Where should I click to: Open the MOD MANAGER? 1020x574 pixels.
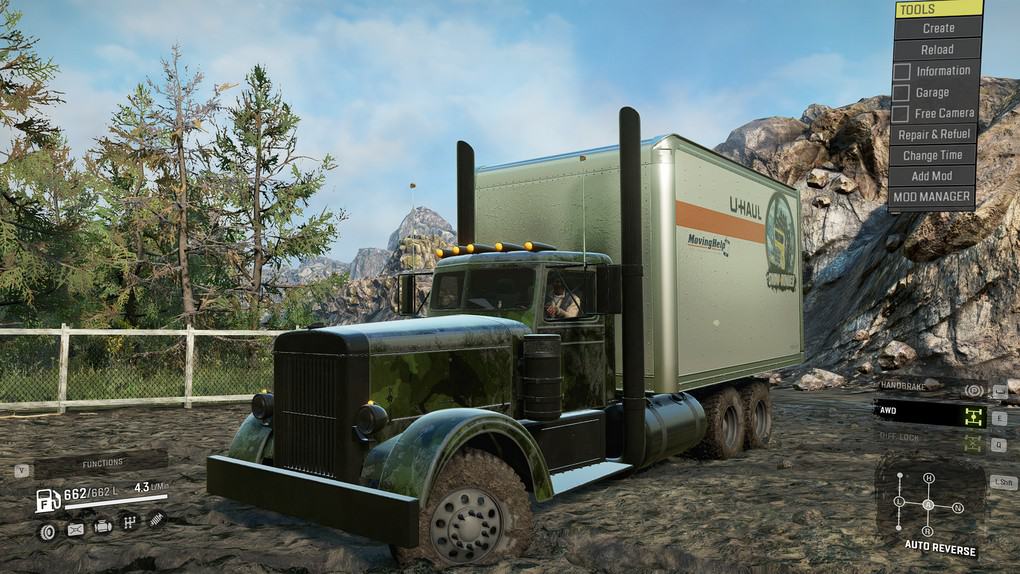[932, 197]
